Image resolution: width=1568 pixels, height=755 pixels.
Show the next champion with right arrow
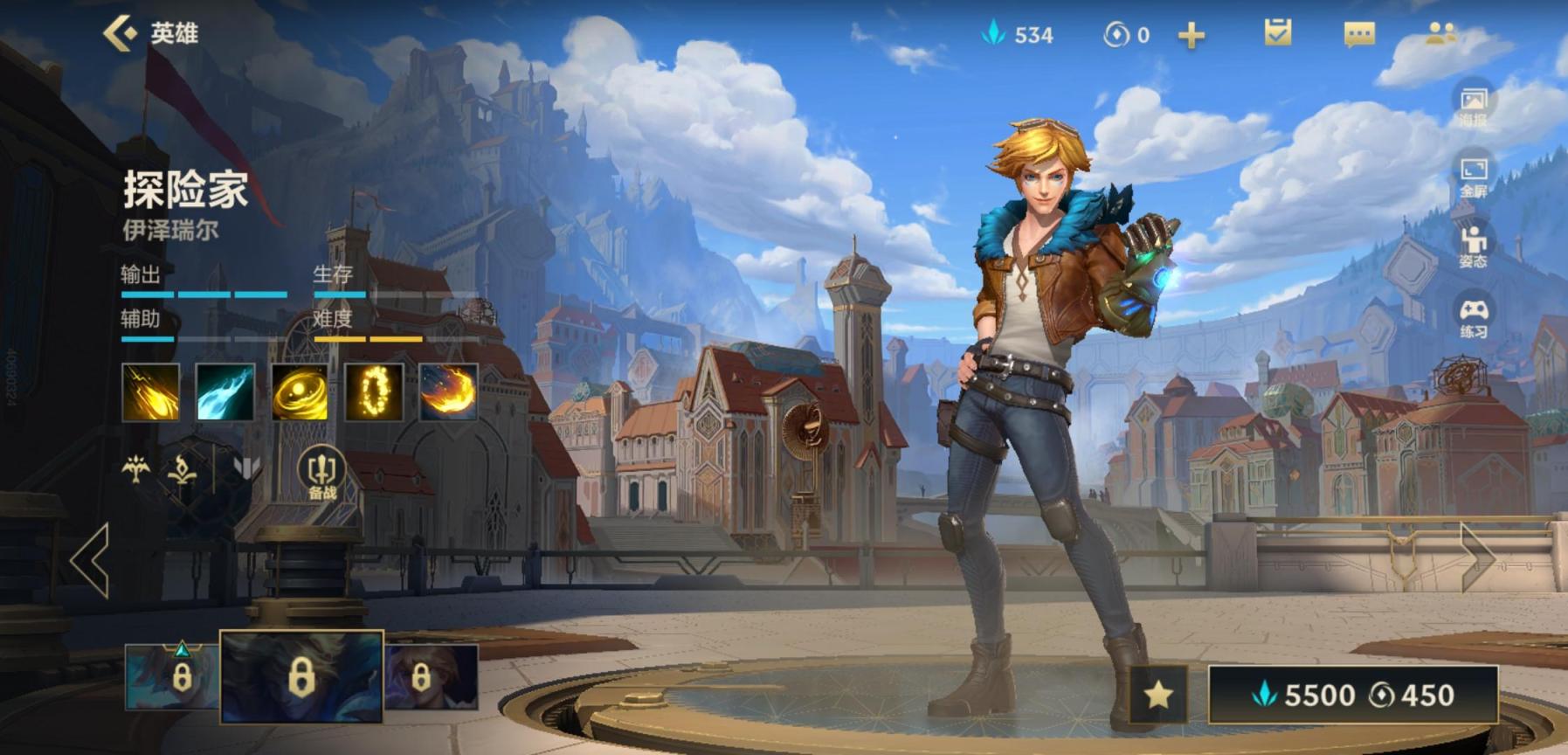[x=1477, y=556]
